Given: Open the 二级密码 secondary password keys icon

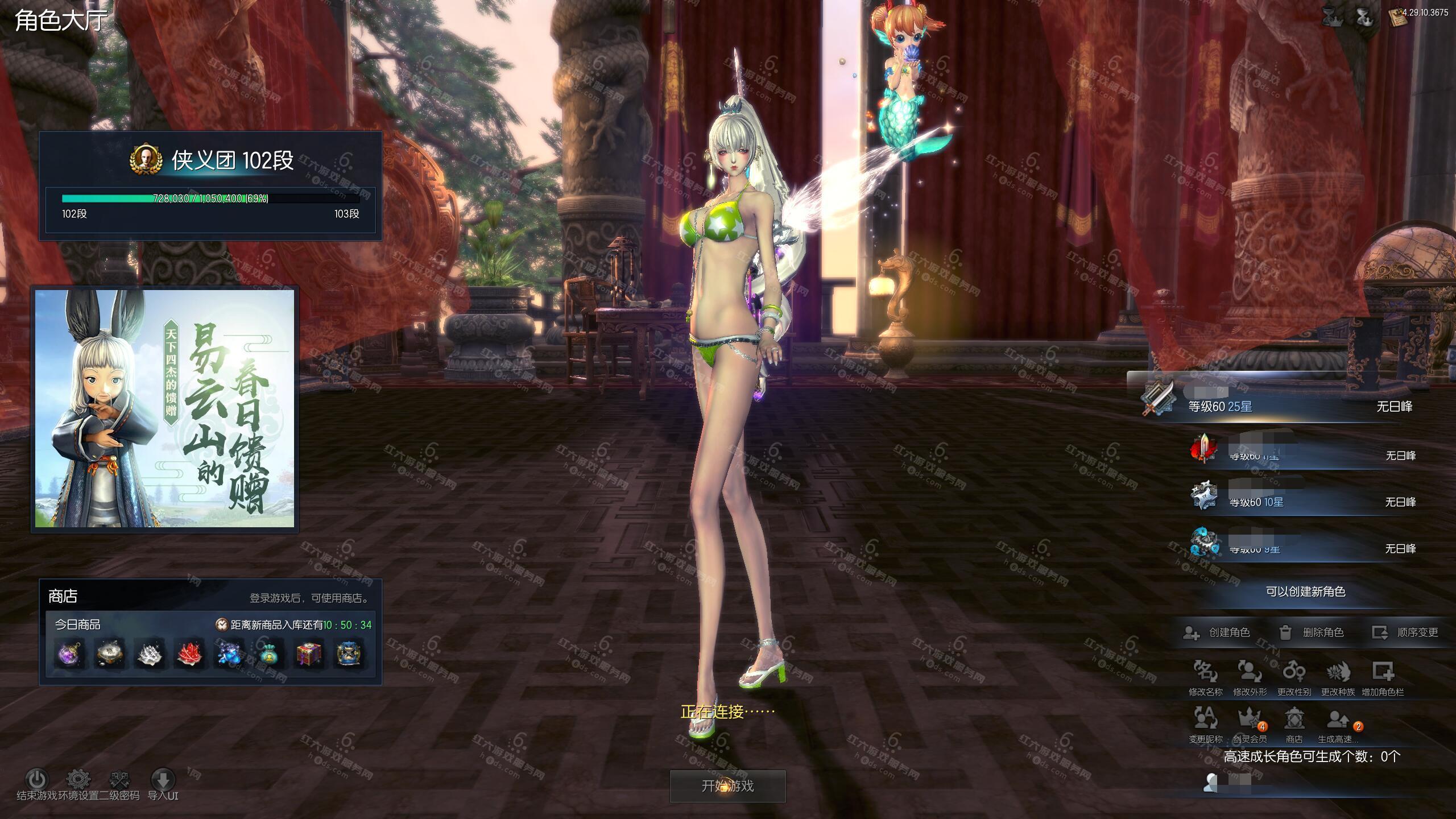Looking at the screenshot, I should point(119,780).
